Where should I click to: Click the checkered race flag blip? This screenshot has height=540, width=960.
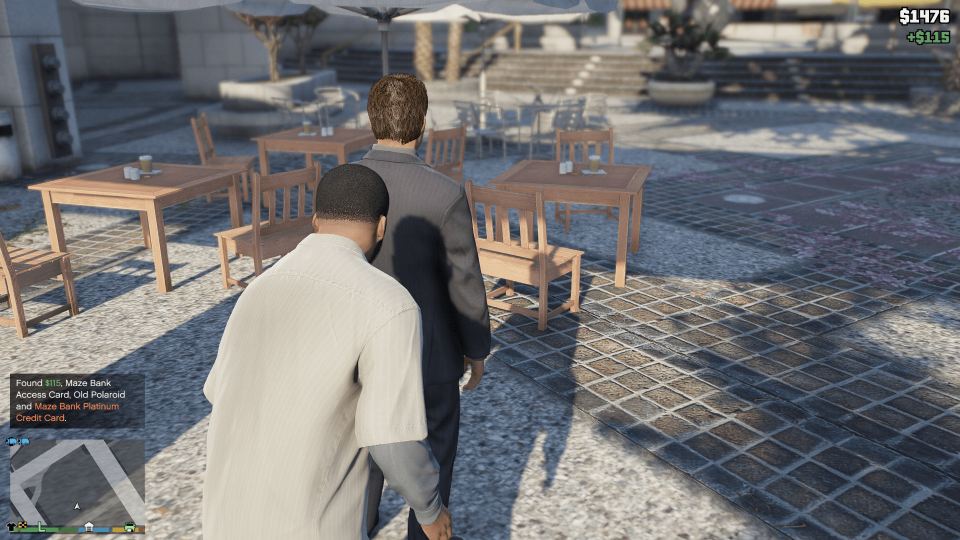[x=22, y=524]
